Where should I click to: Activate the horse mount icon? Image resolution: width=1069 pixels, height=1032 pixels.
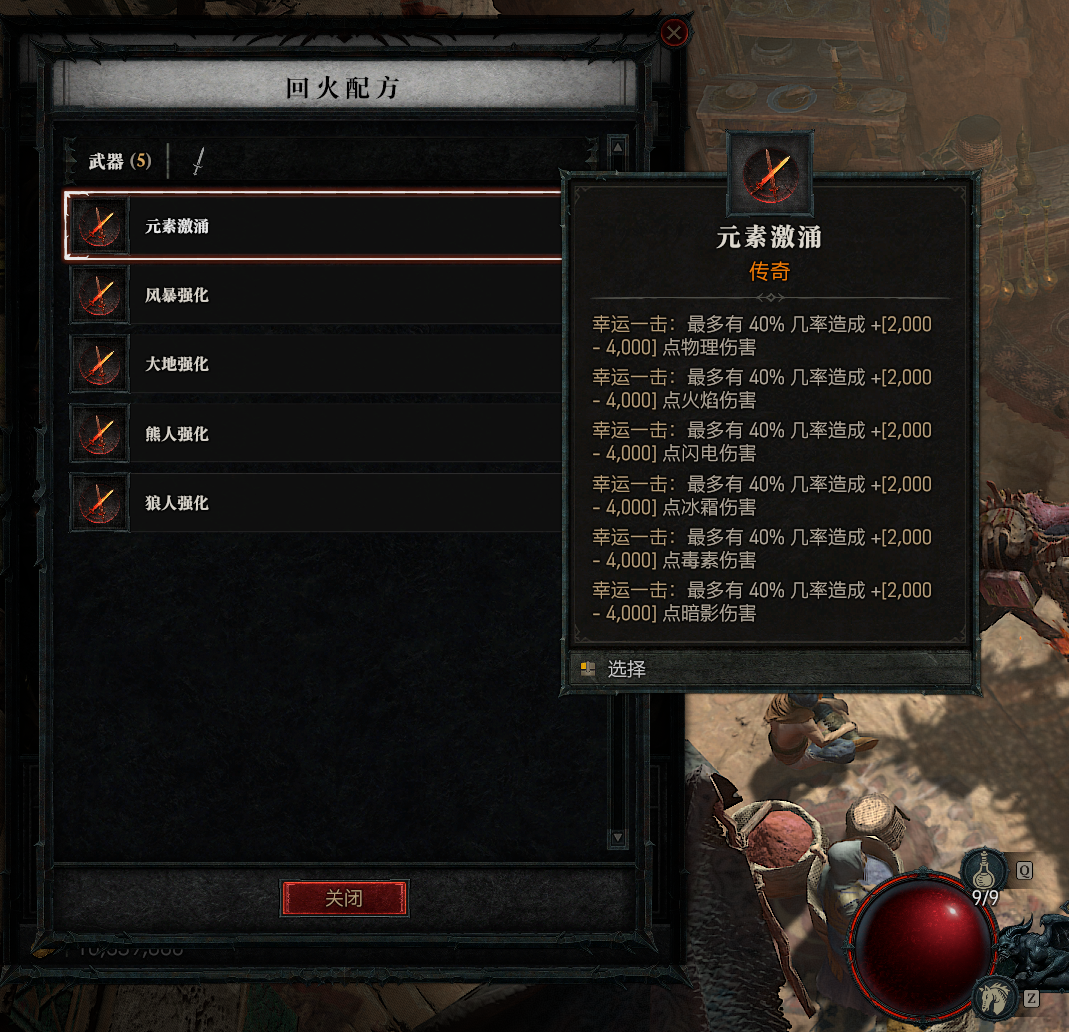[996, 996]
